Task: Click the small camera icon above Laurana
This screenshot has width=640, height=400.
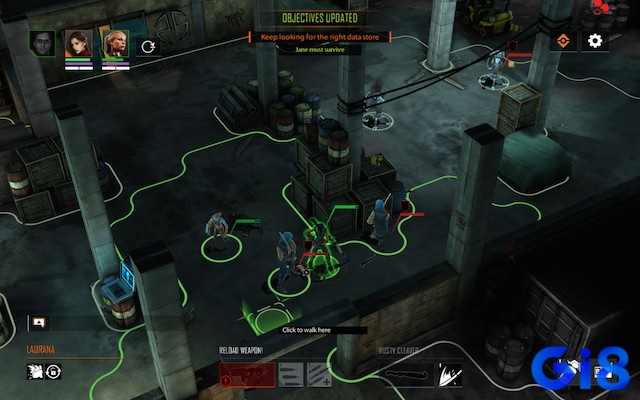Action: (x=38, y=322)
